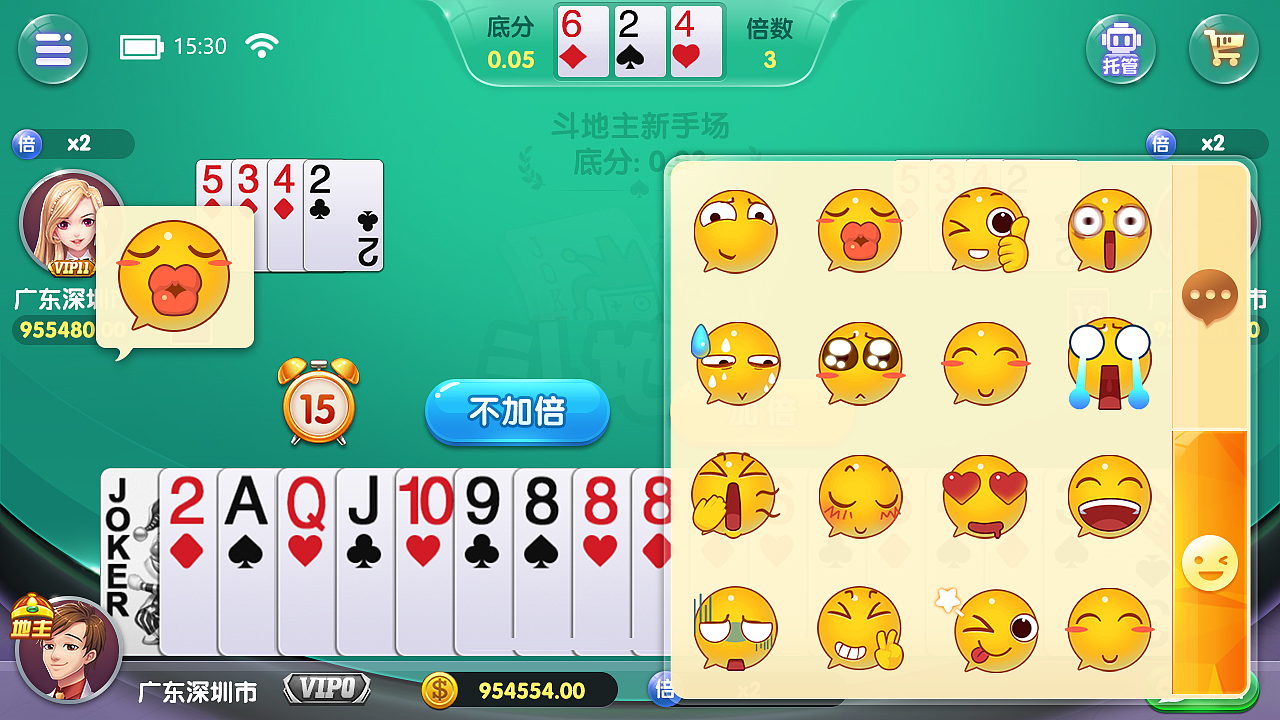Open the opponent's VIP11 badge

click(72, 268)
